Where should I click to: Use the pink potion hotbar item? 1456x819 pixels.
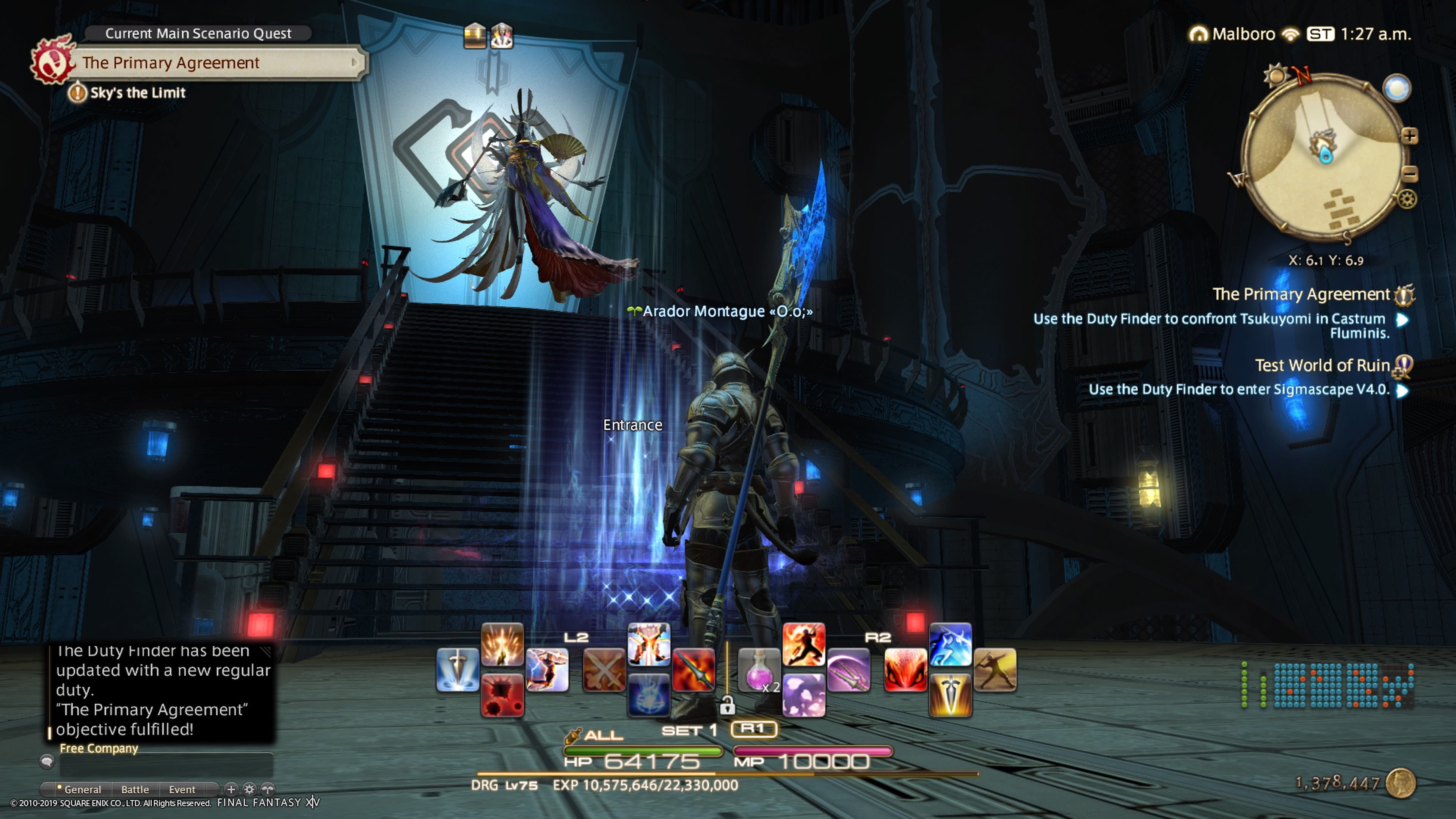tap(758, 670)
